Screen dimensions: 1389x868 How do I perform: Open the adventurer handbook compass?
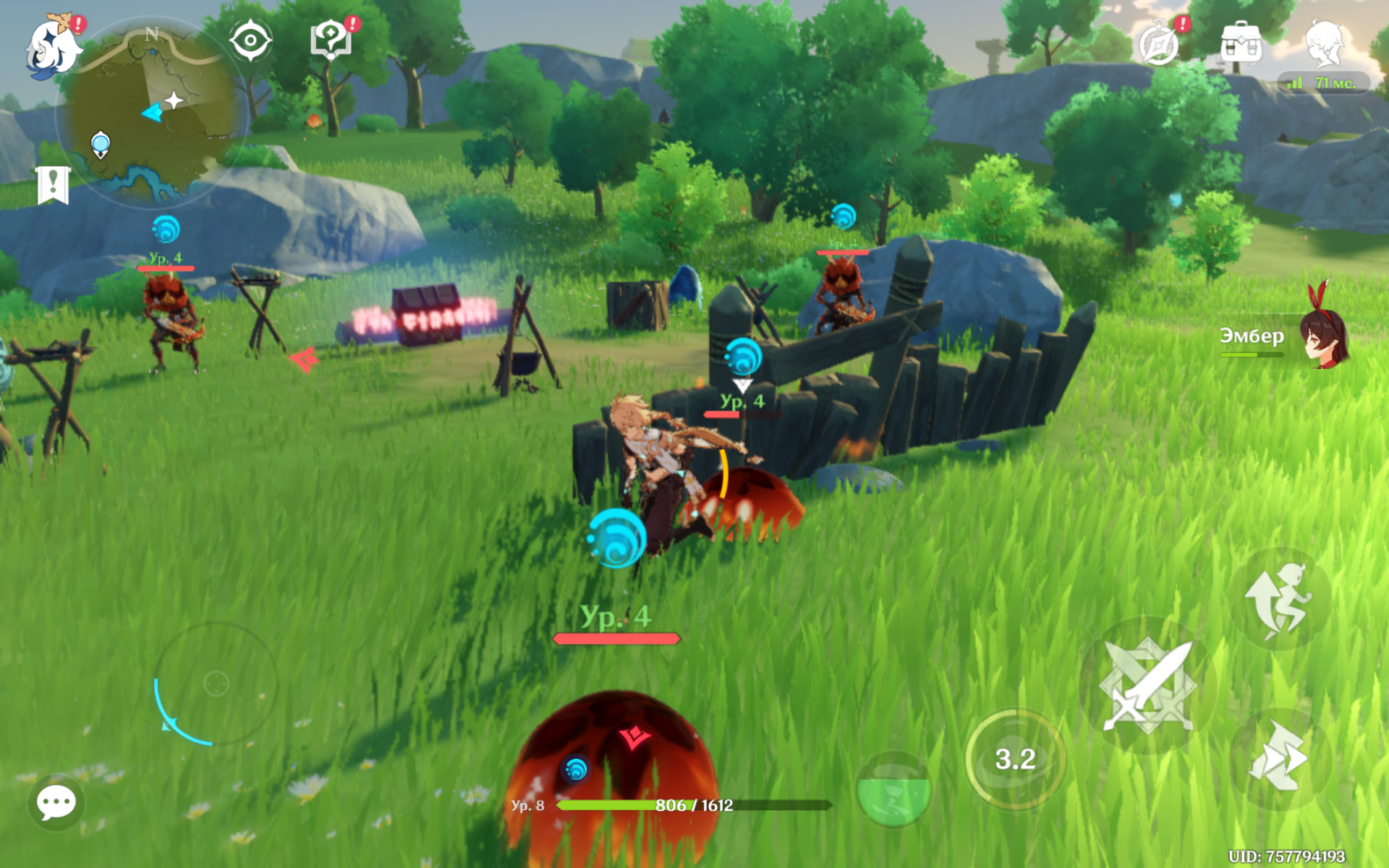(1159, 43)
